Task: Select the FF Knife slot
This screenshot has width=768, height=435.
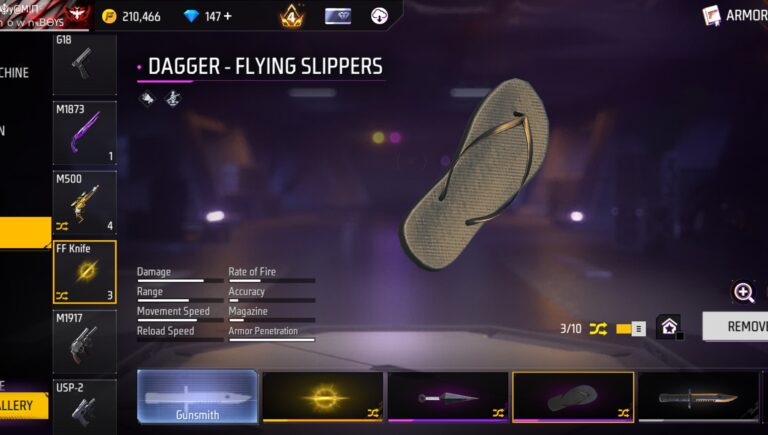Action: pos(84,272)
